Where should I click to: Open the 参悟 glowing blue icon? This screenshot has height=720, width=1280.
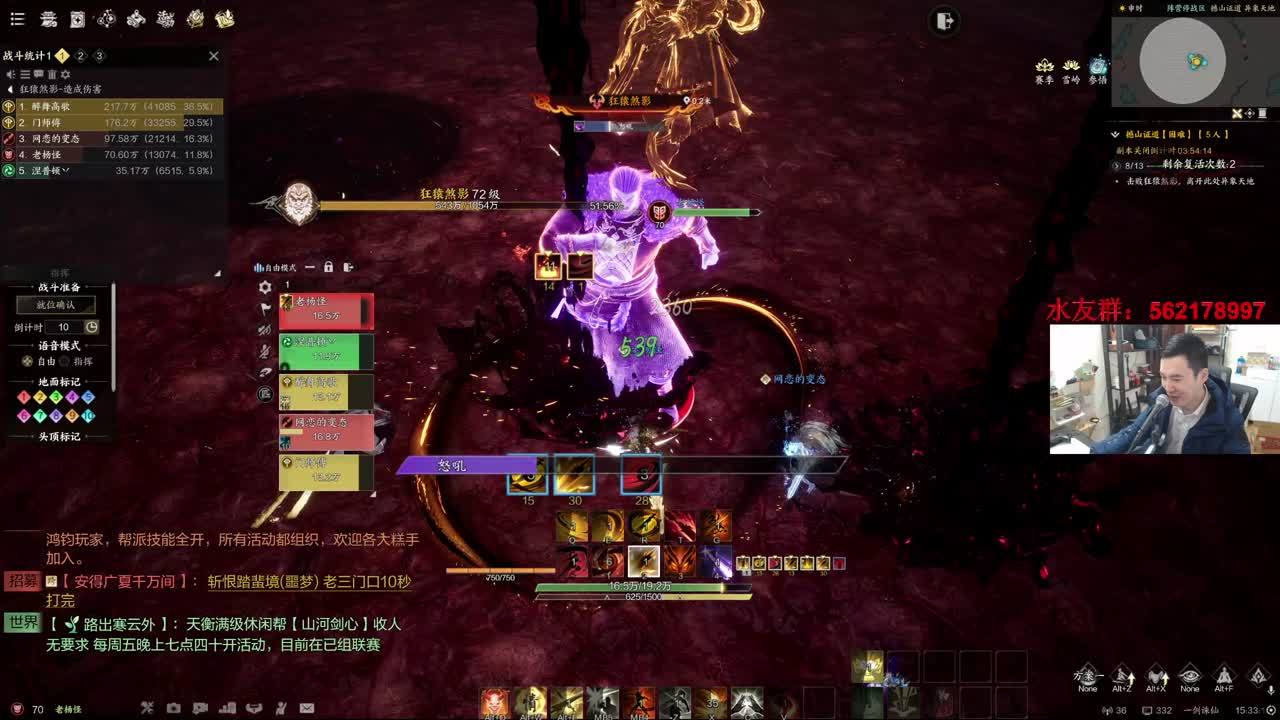(1098, 67)
